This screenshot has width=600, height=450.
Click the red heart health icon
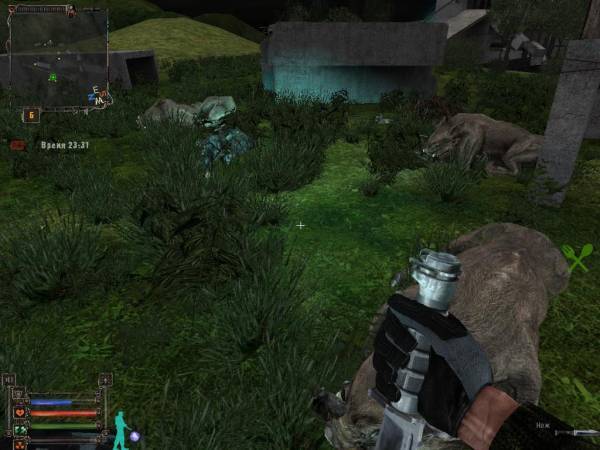pos(19,412)
